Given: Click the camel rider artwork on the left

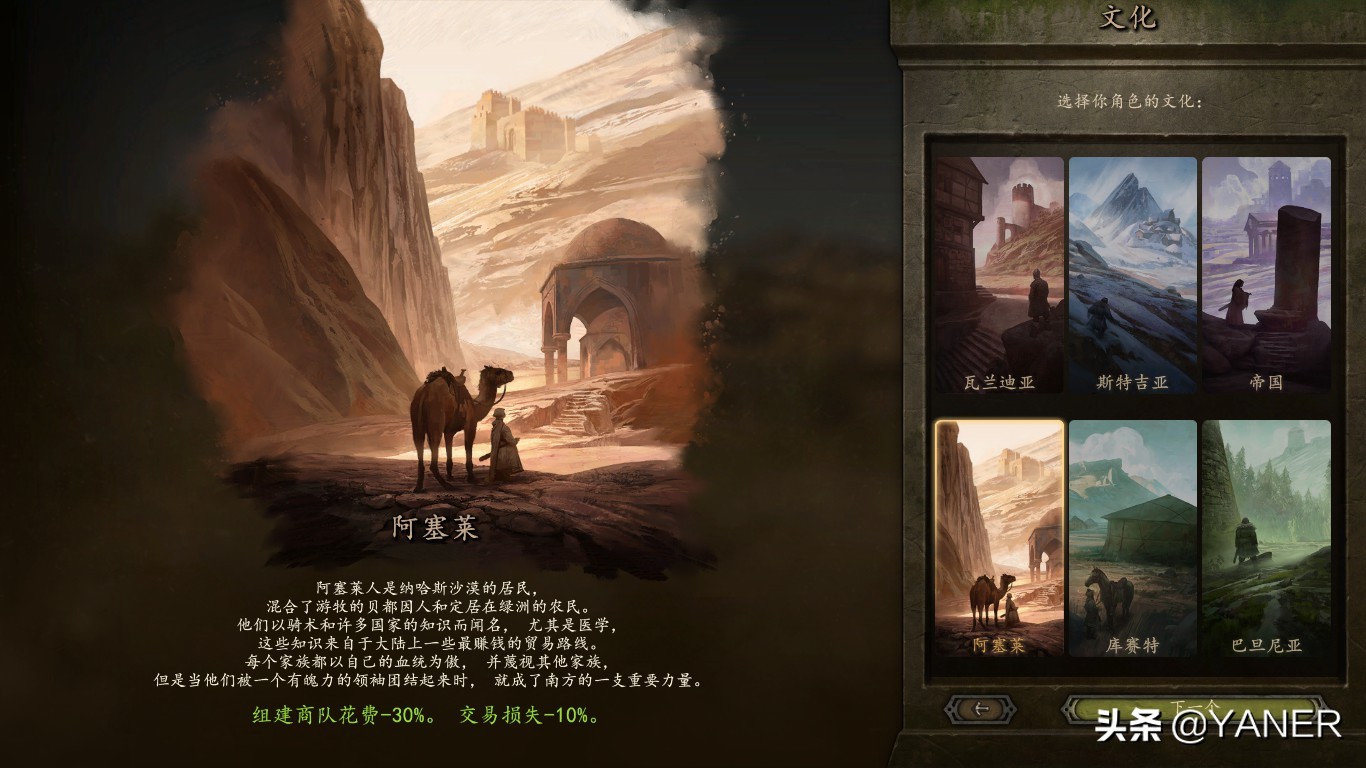Looking at the screenshot, I should point(450,420).
